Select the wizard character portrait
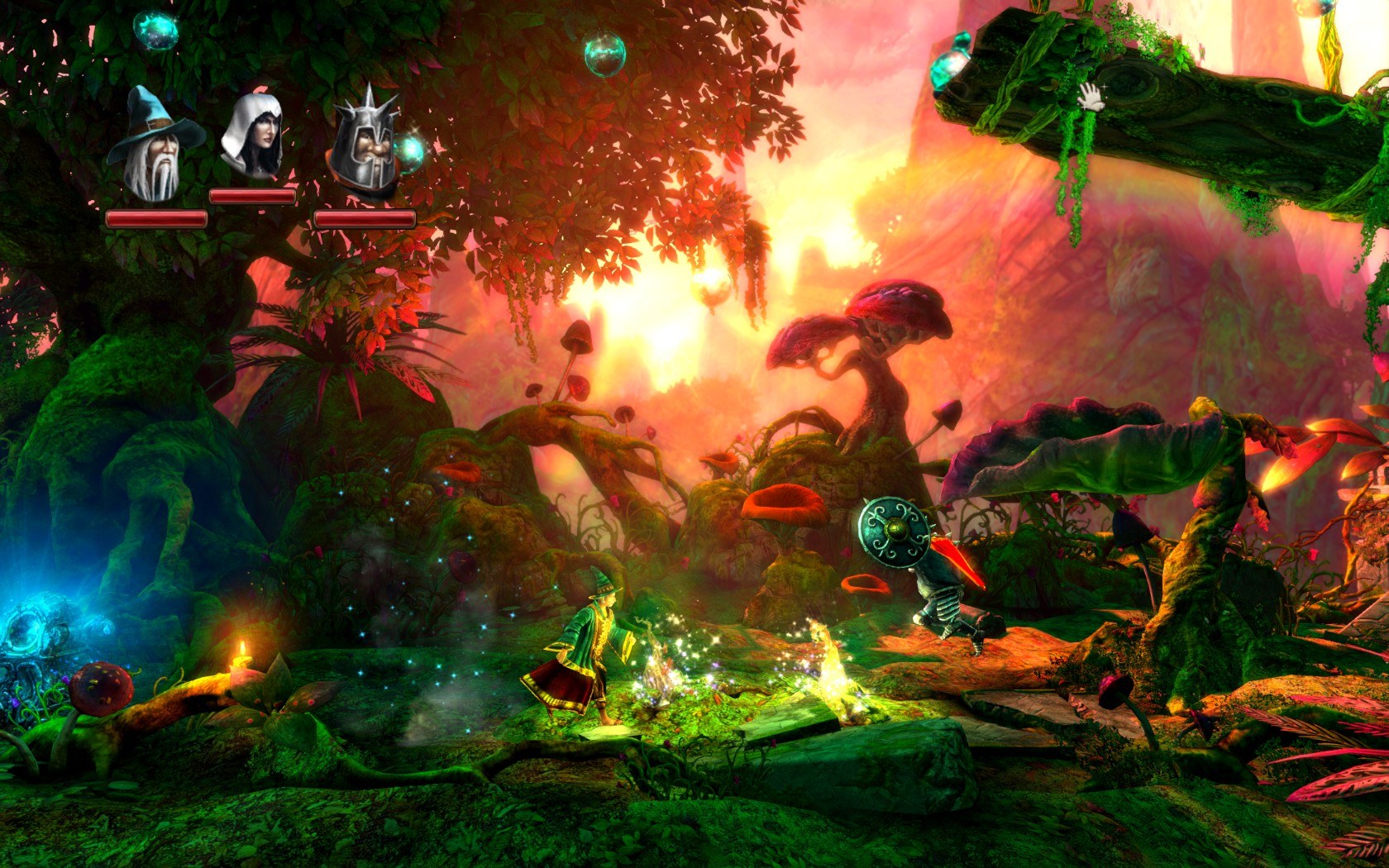This screenshot has width=1389, height=868. coord(155,145)
